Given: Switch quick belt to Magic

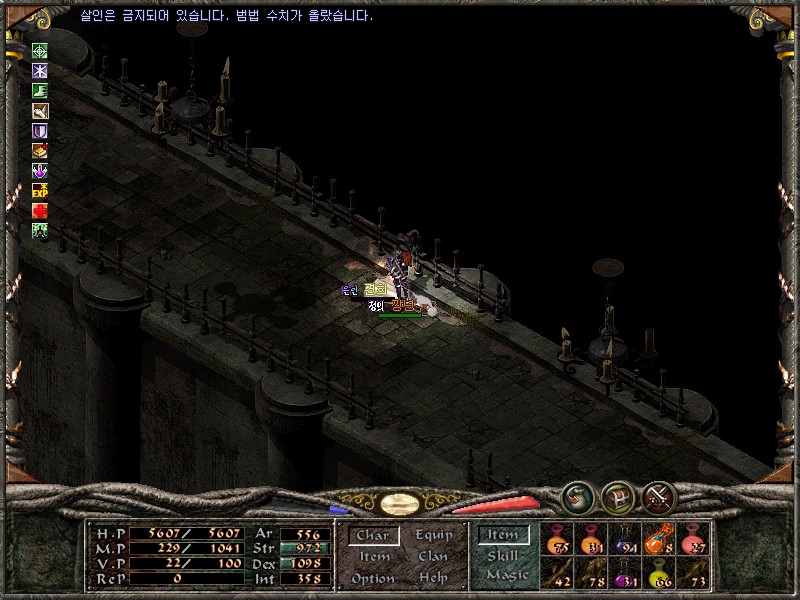Looking at the screenshot, I should (x=506, y=575).
